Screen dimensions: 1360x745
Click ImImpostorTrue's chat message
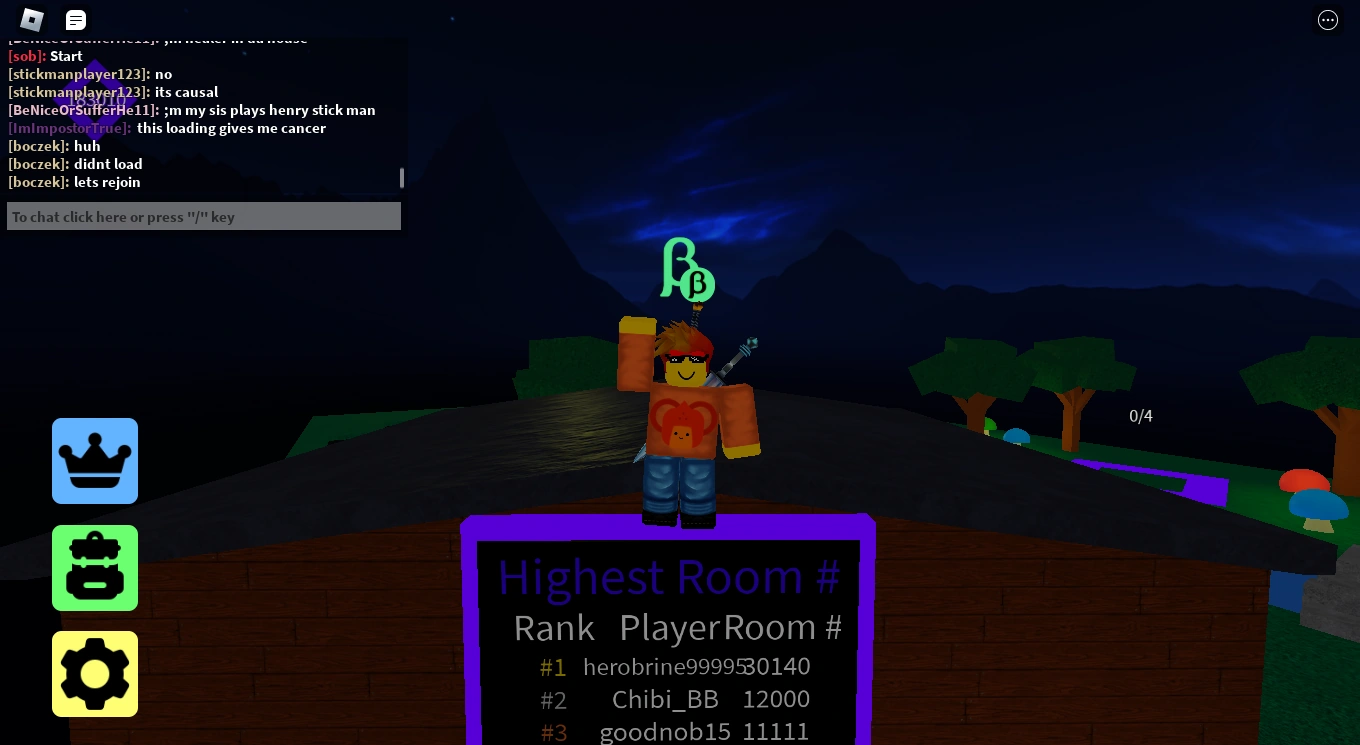coord(230,128)
